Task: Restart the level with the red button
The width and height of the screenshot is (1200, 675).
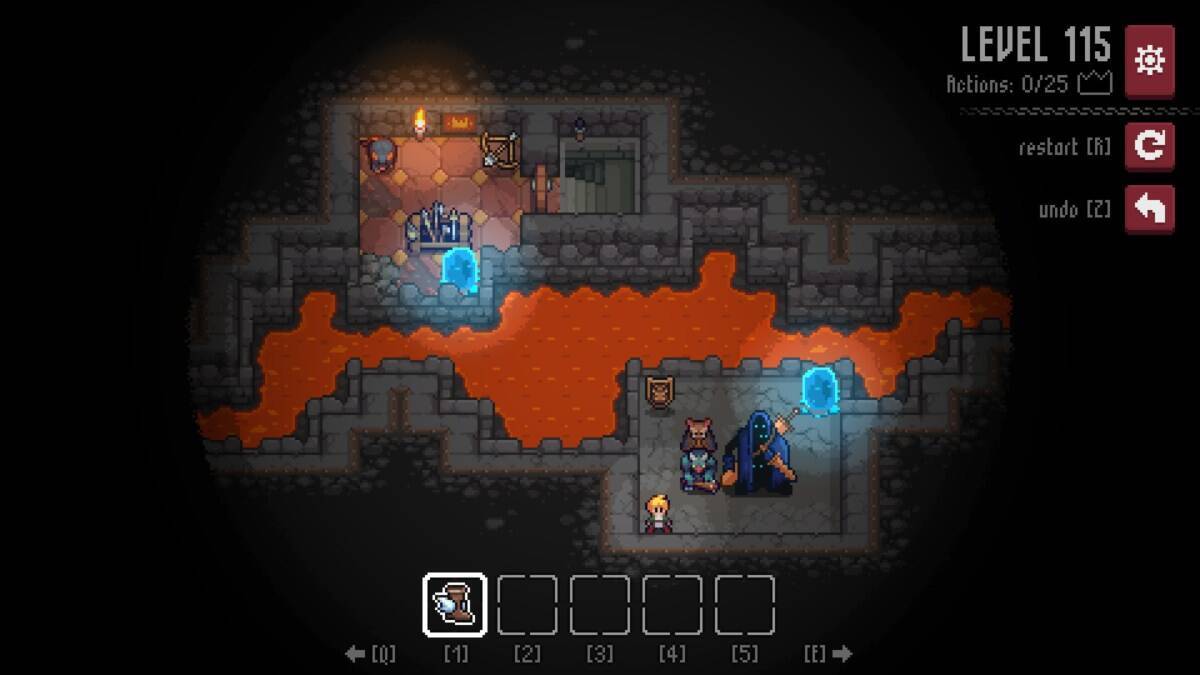Action: coord(1150,148)
